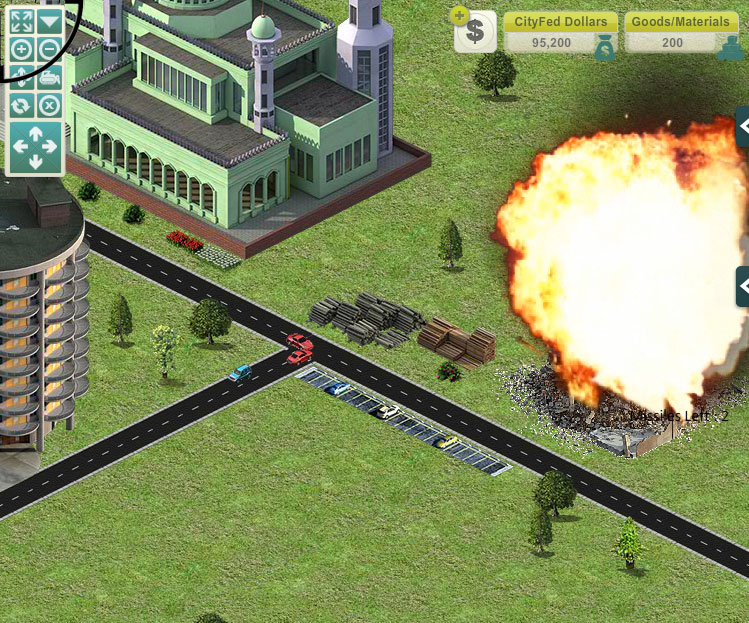749x623 pixels.
Task: Click the Goods/Materials stack icon
Action: point(730,48)
